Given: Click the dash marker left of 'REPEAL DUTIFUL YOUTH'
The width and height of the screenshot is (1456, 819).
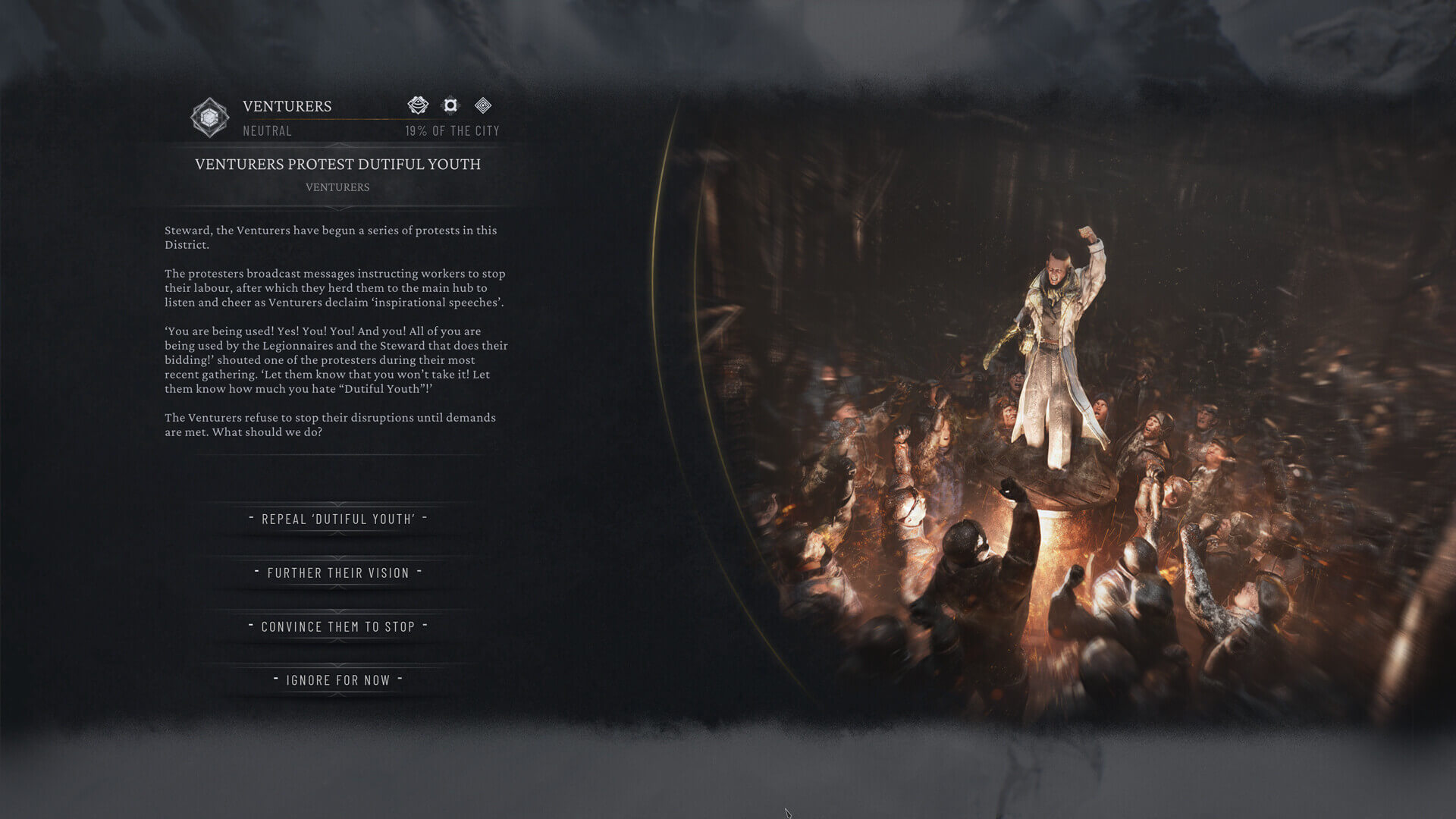Looking at the screenshot, I should [x=249, y=519].
